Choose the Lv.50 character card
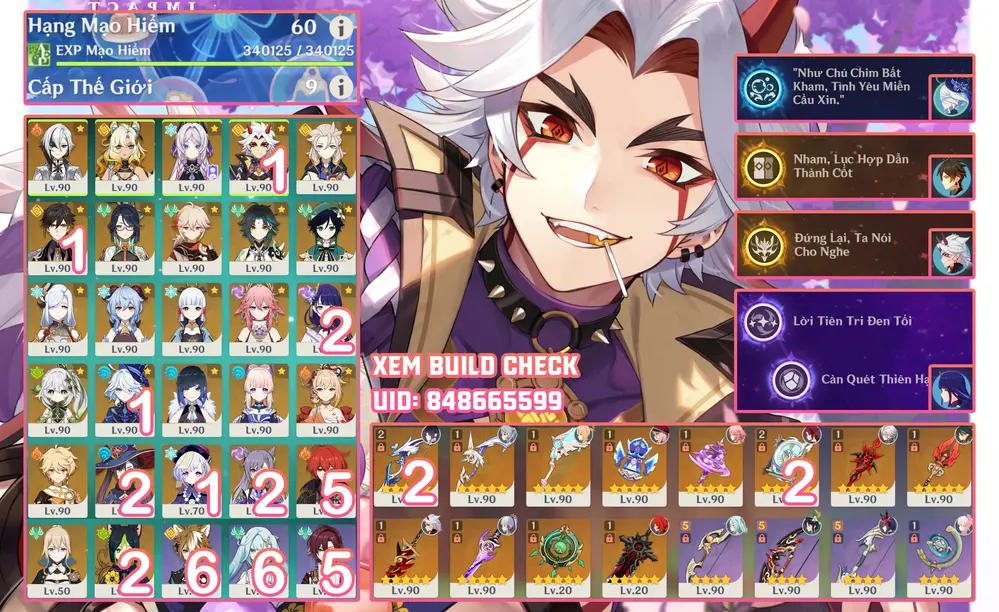This screenshot has width=999, height=612. 57,557
